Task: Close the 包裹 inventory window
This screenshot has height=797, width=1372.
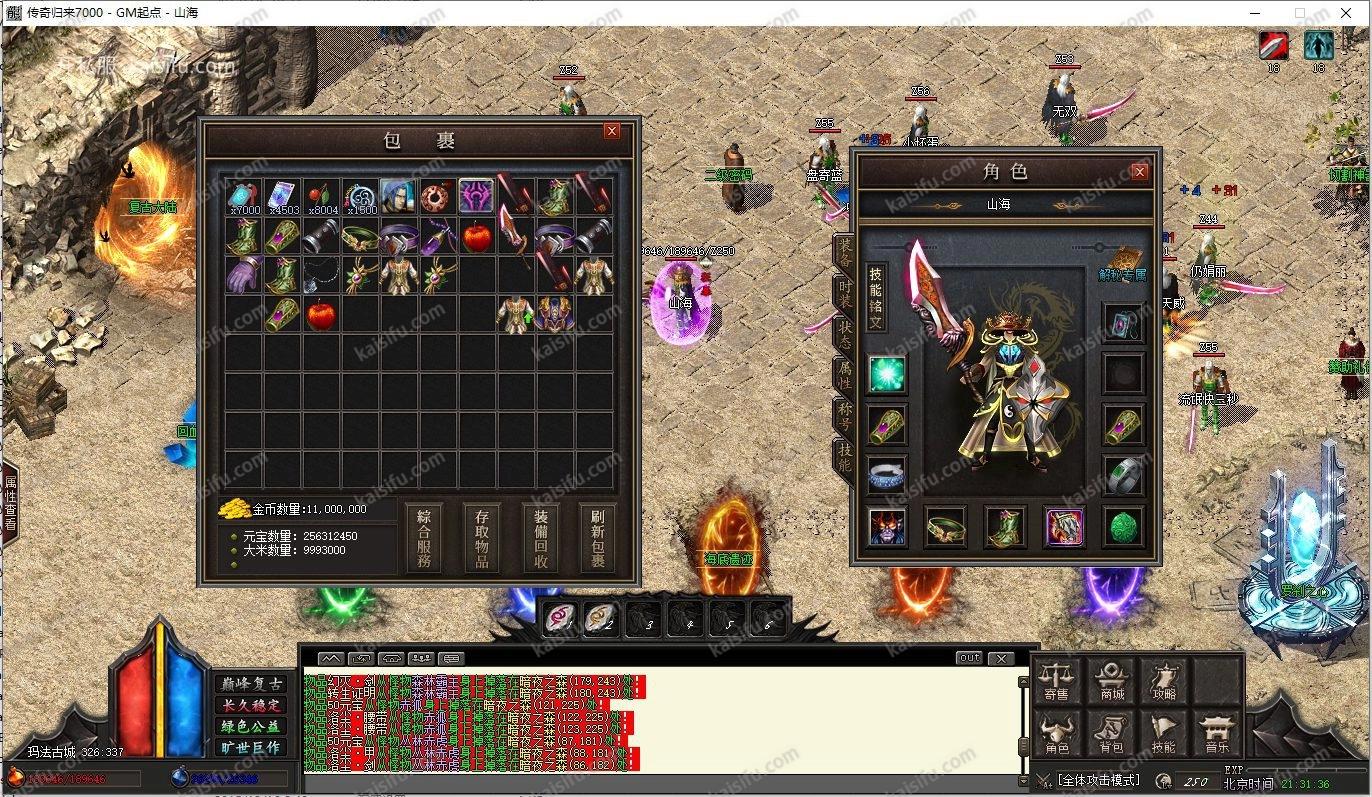Action: tap(612, 131)
